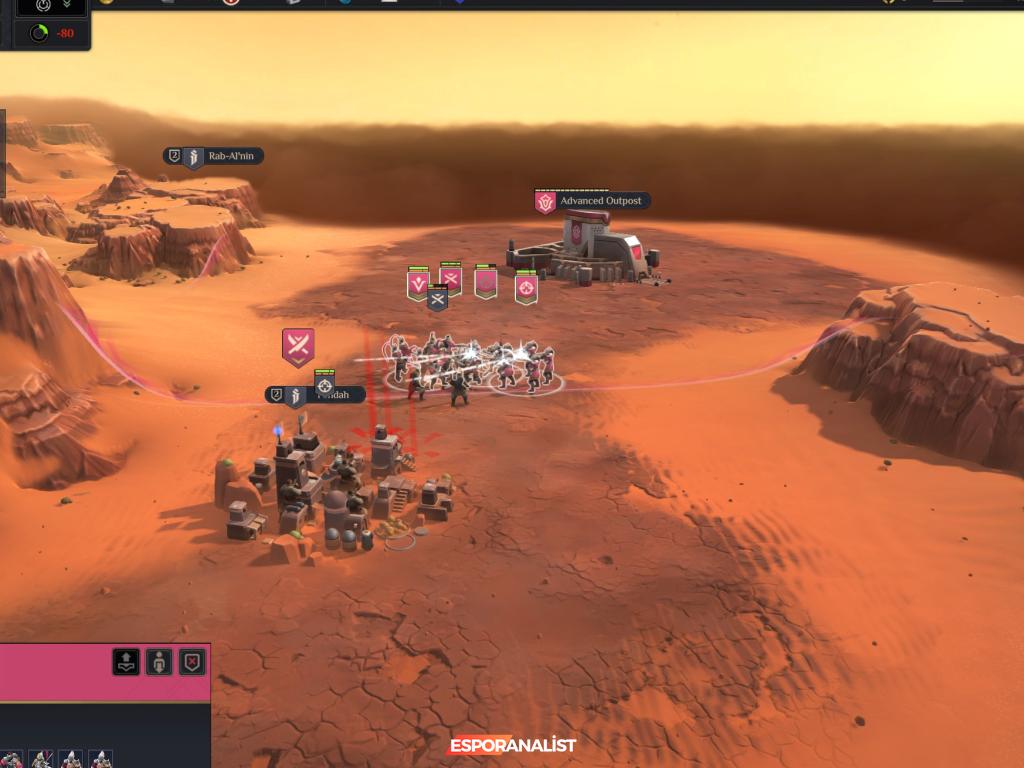Click the soldier with down arrow button

[159, 661]
